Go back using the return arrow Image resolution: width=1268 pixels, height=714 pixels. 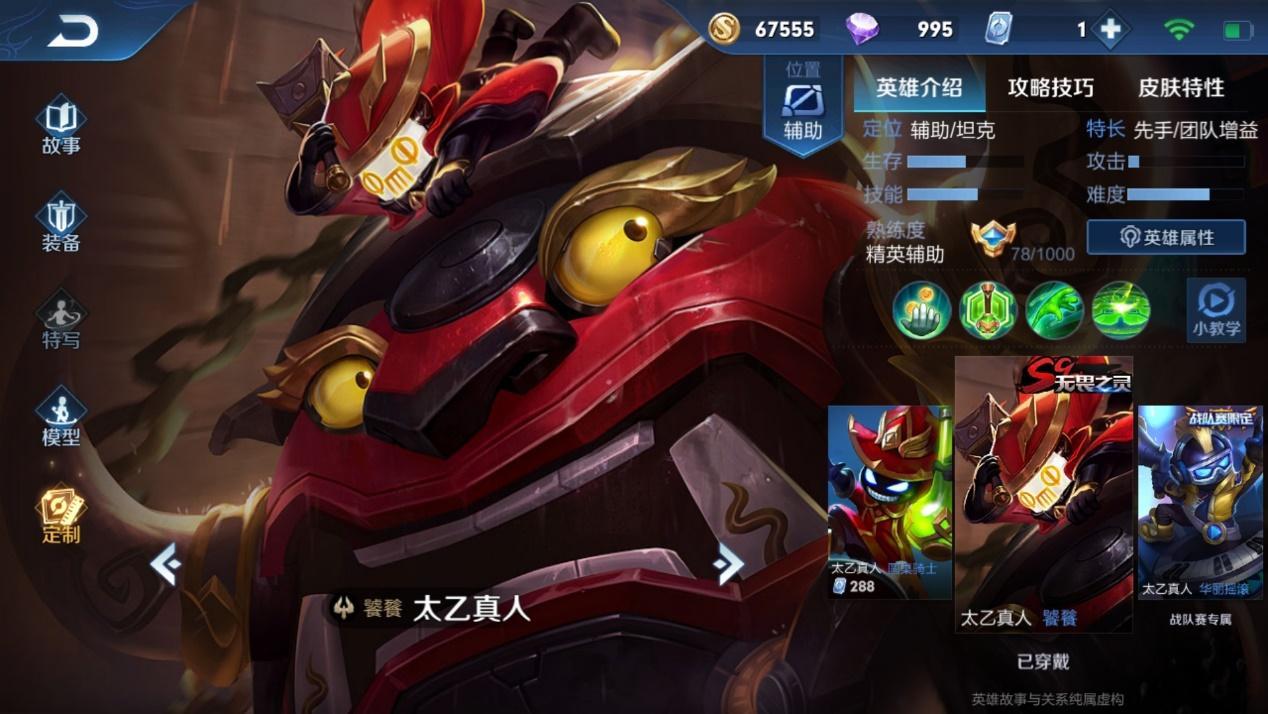[72, 31]
